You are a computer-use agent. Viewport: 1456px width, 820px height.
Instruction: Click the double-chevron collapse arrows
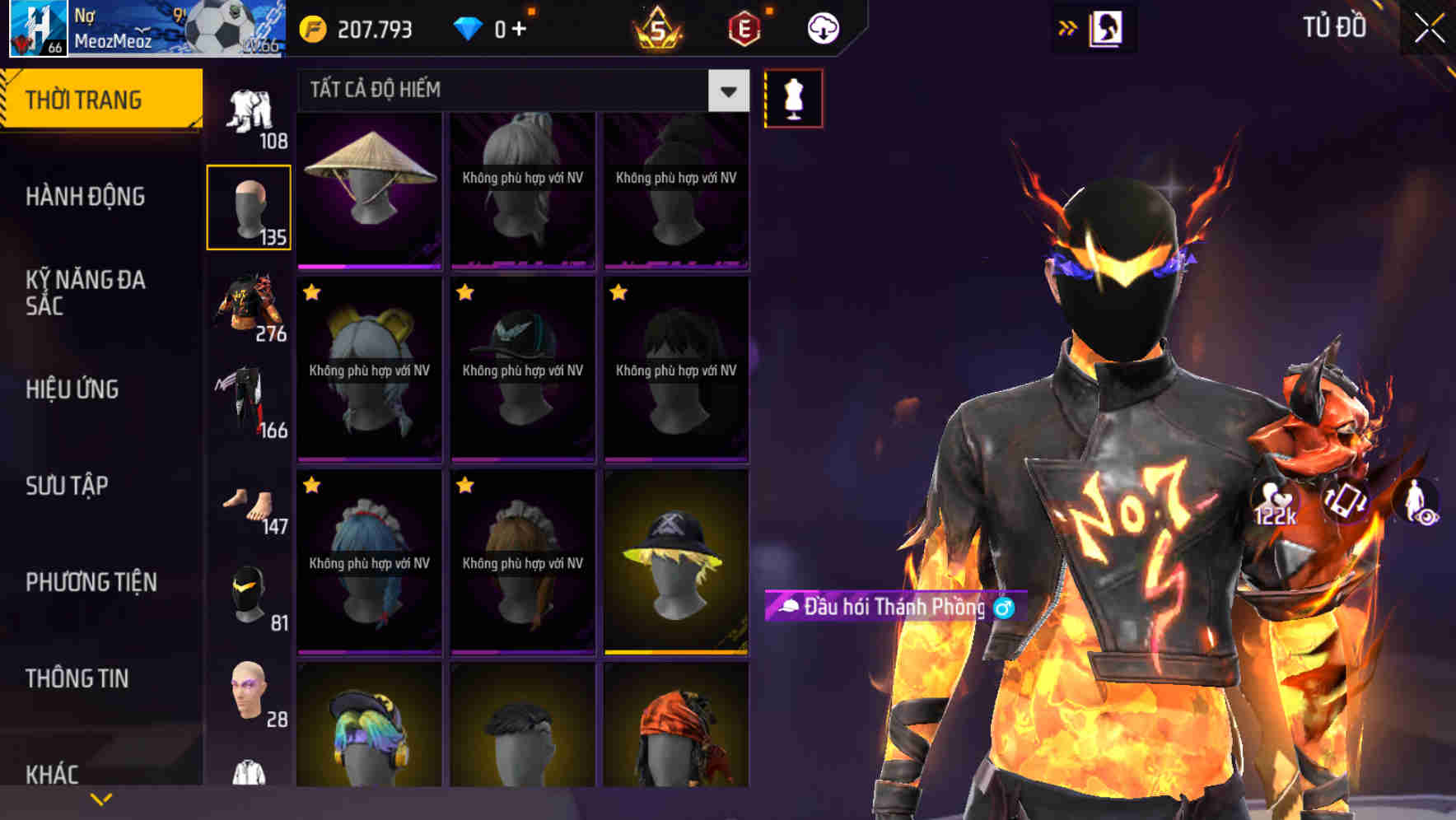click(x=1067, y=26)
